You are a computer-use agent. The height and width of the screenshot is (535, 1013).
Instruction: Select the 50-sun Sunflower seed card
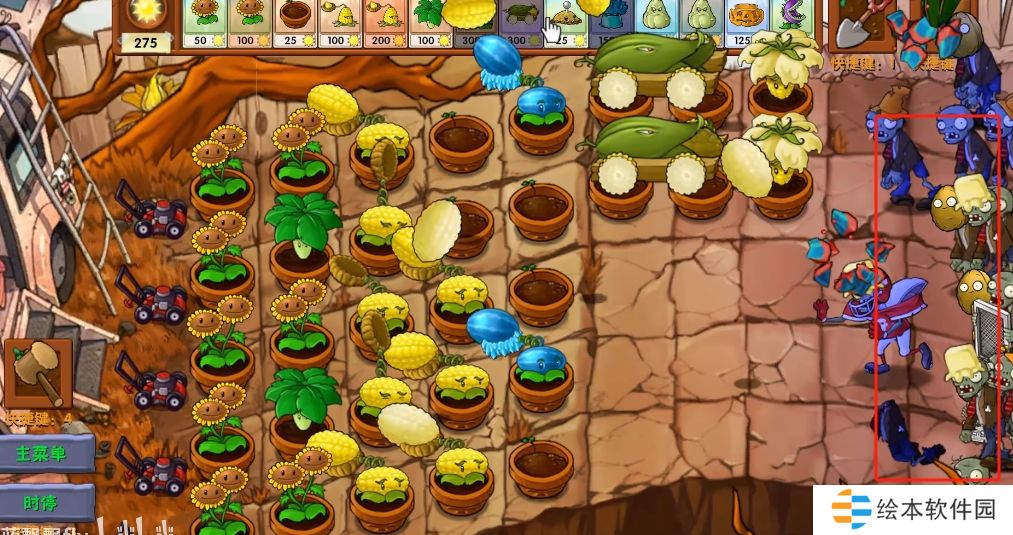tap(205, 24)
